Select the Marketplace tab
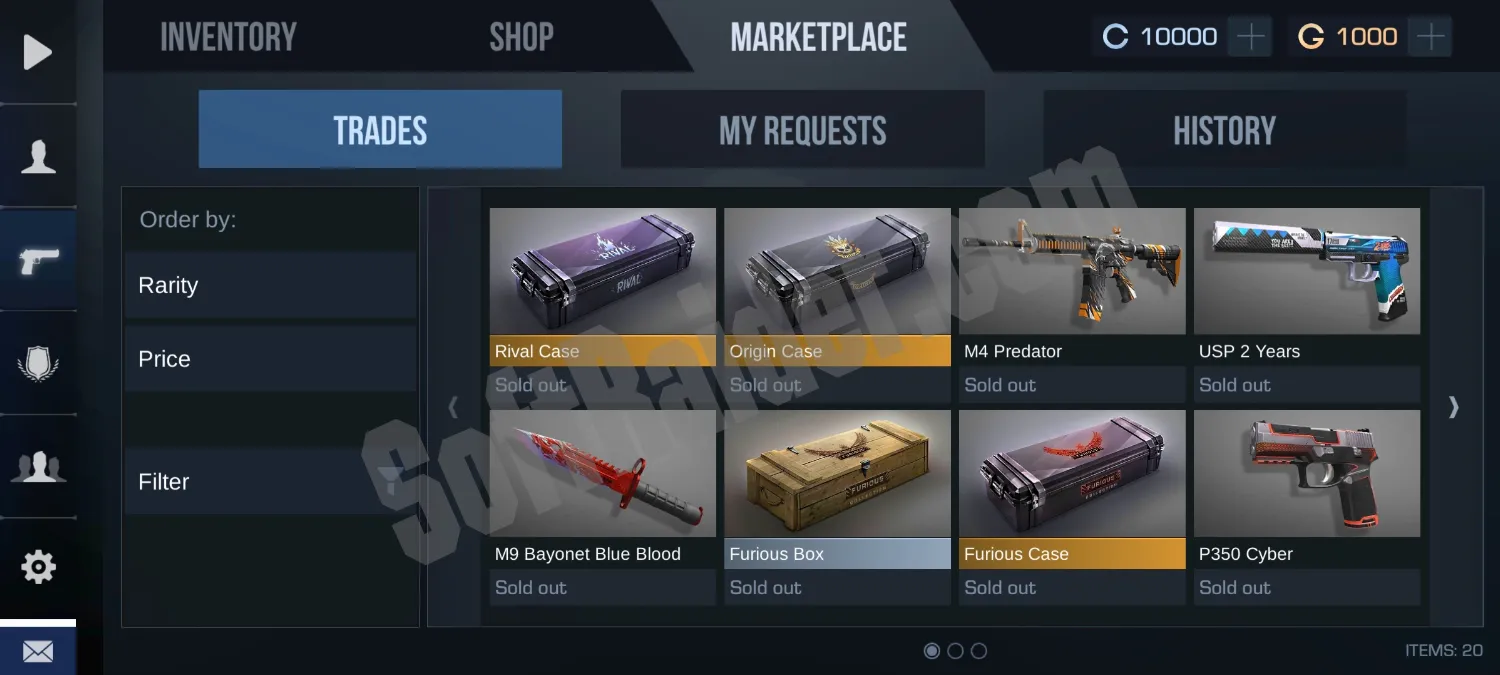 (x=818, y=38)
